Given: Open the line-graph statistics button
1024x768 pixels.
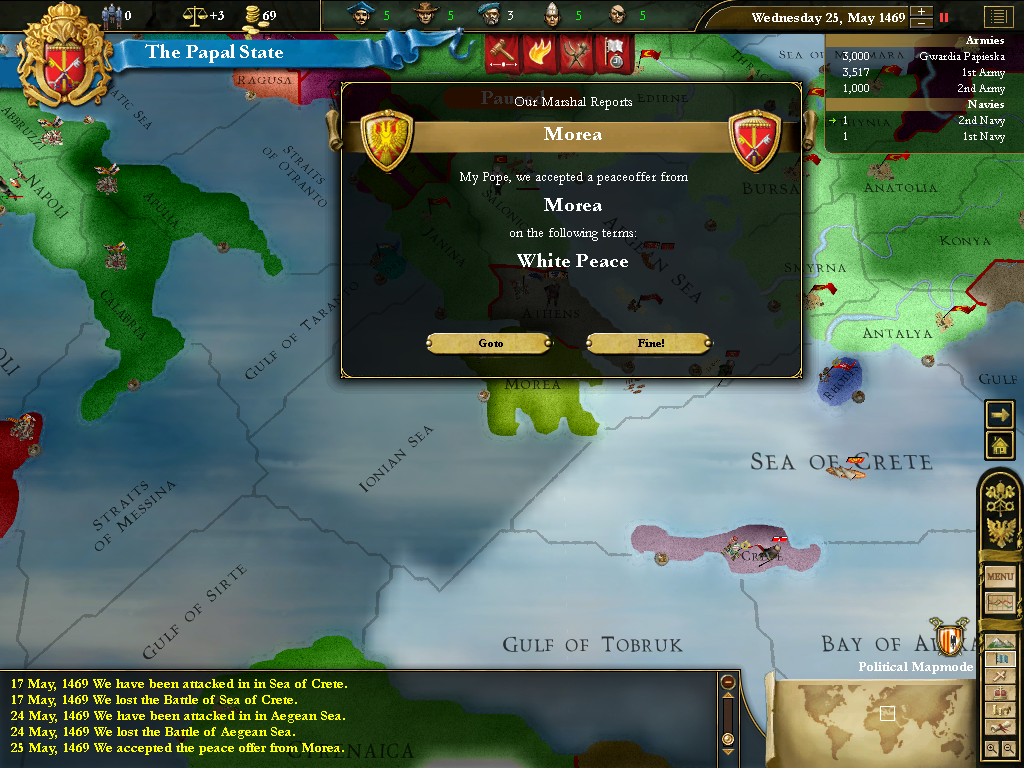Looking at the screenshot, I should pos(1000,603).
